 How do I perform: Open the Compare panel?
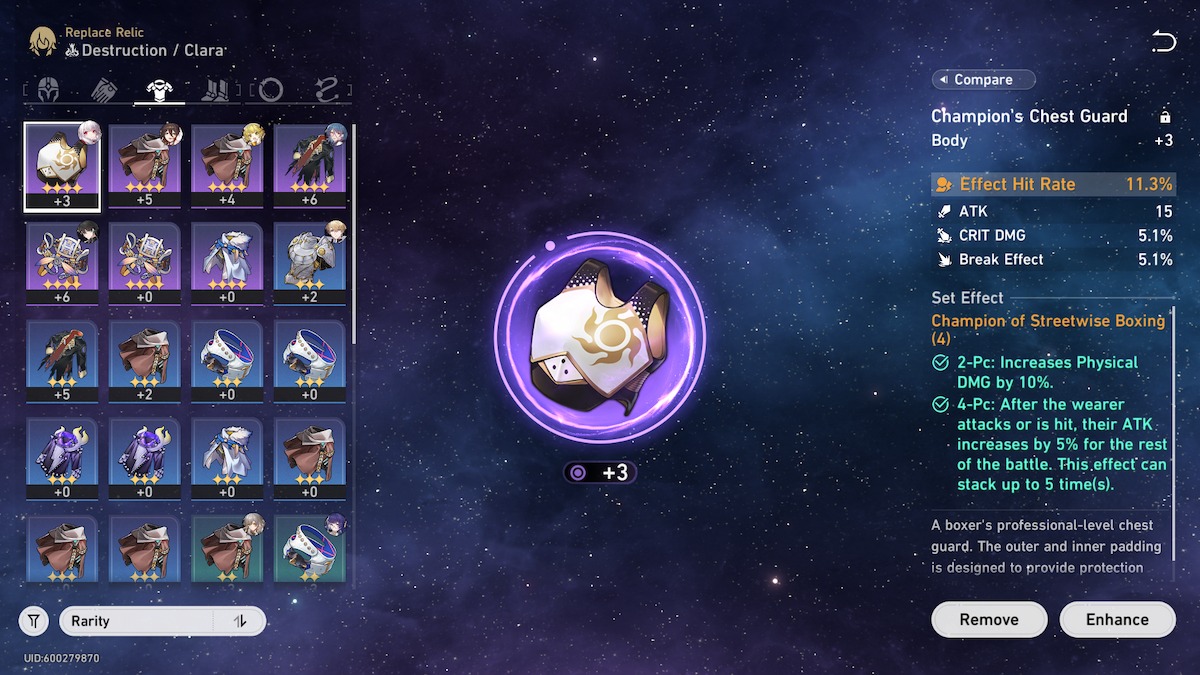[x=983, y=80]
